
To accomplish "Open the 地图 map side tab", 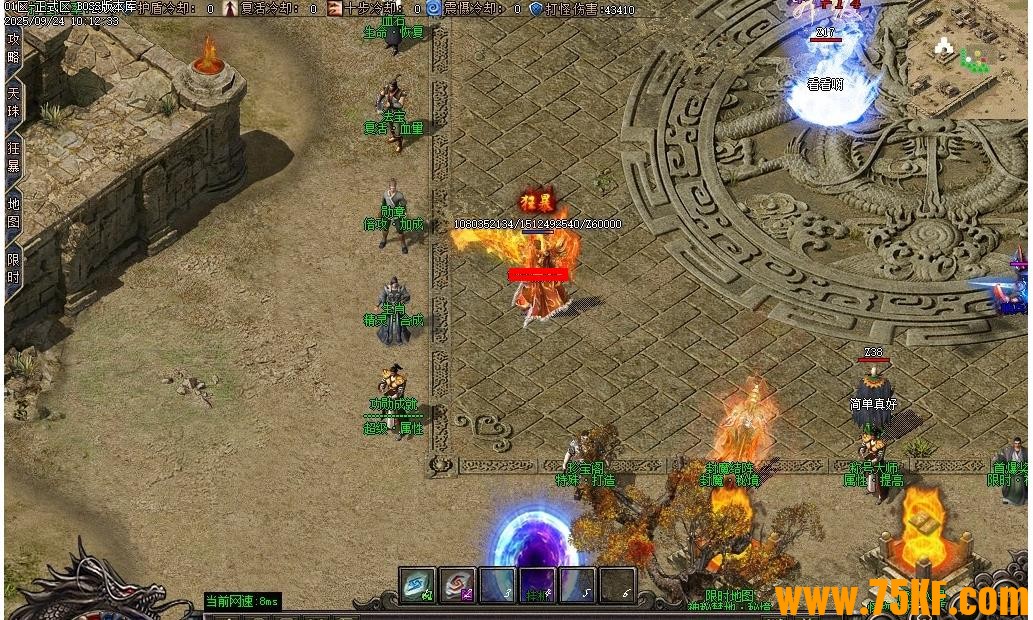I will pos(14,212).
